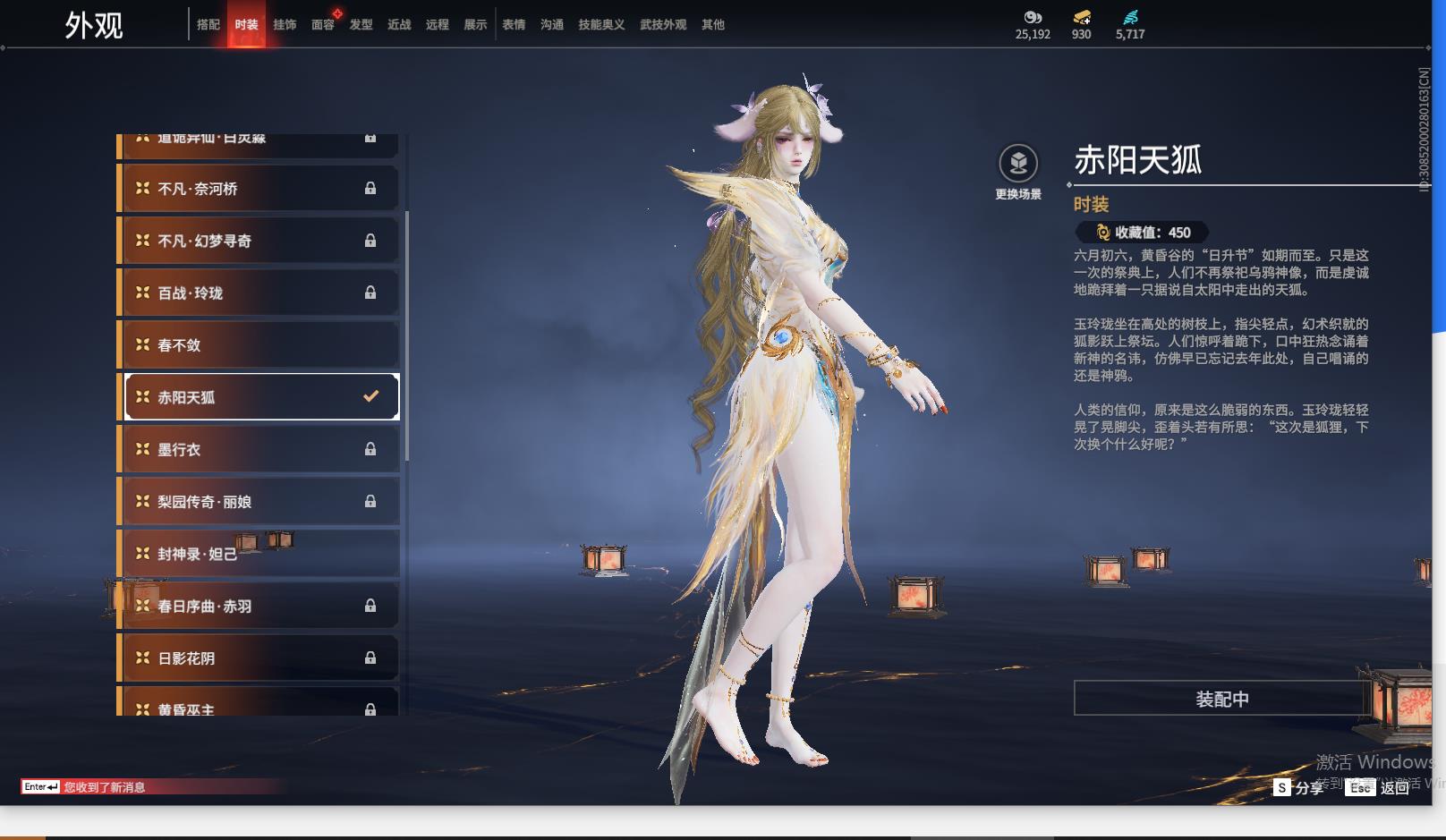This screenshot has width=1446, height=840.
Task: Choose the 不凡·幻梦寻奇 outfit
Action: coord(259,241)
